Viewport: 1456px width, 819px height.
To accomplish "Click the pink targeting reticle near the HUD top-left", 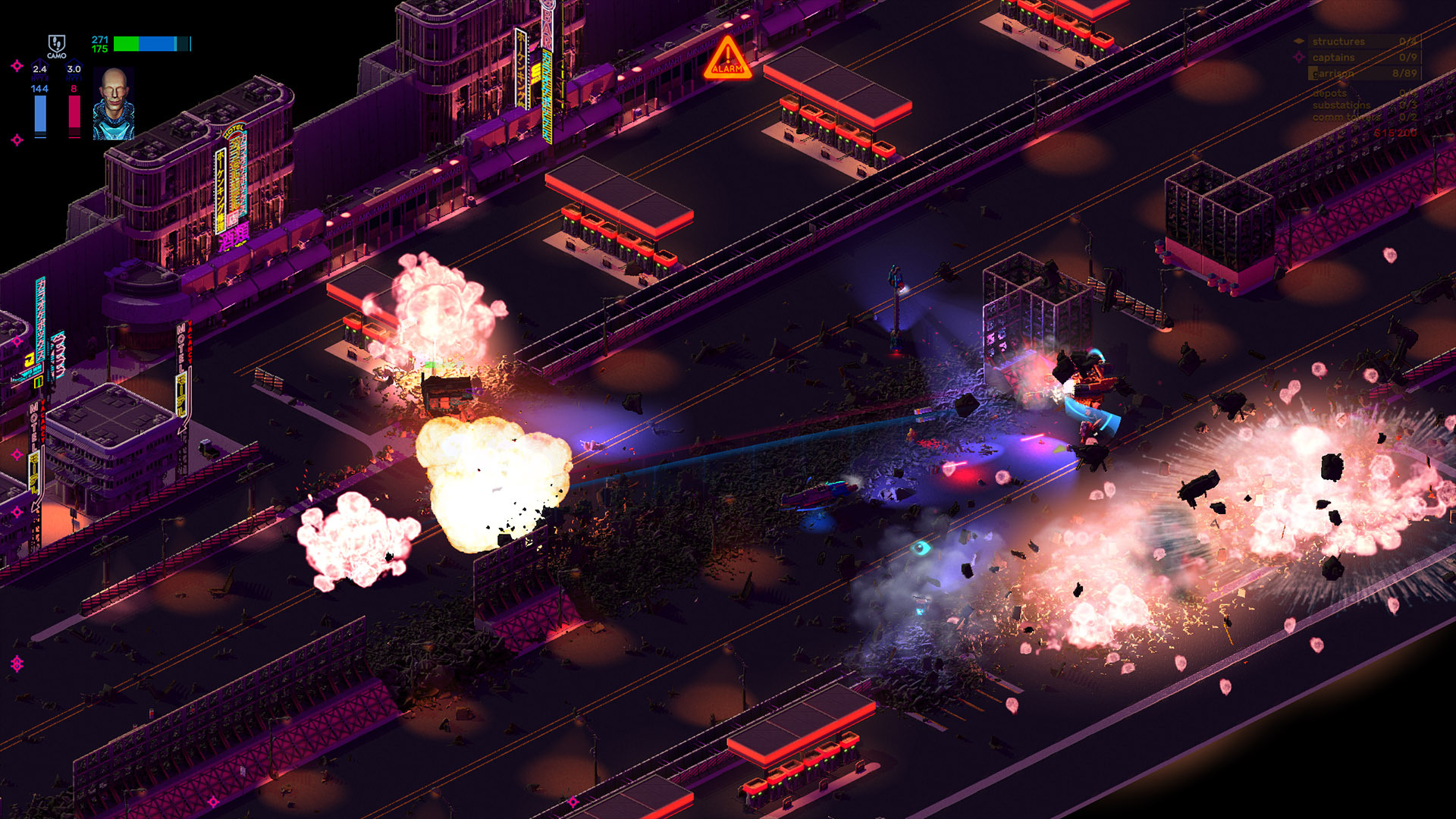I will pos(17,66).
